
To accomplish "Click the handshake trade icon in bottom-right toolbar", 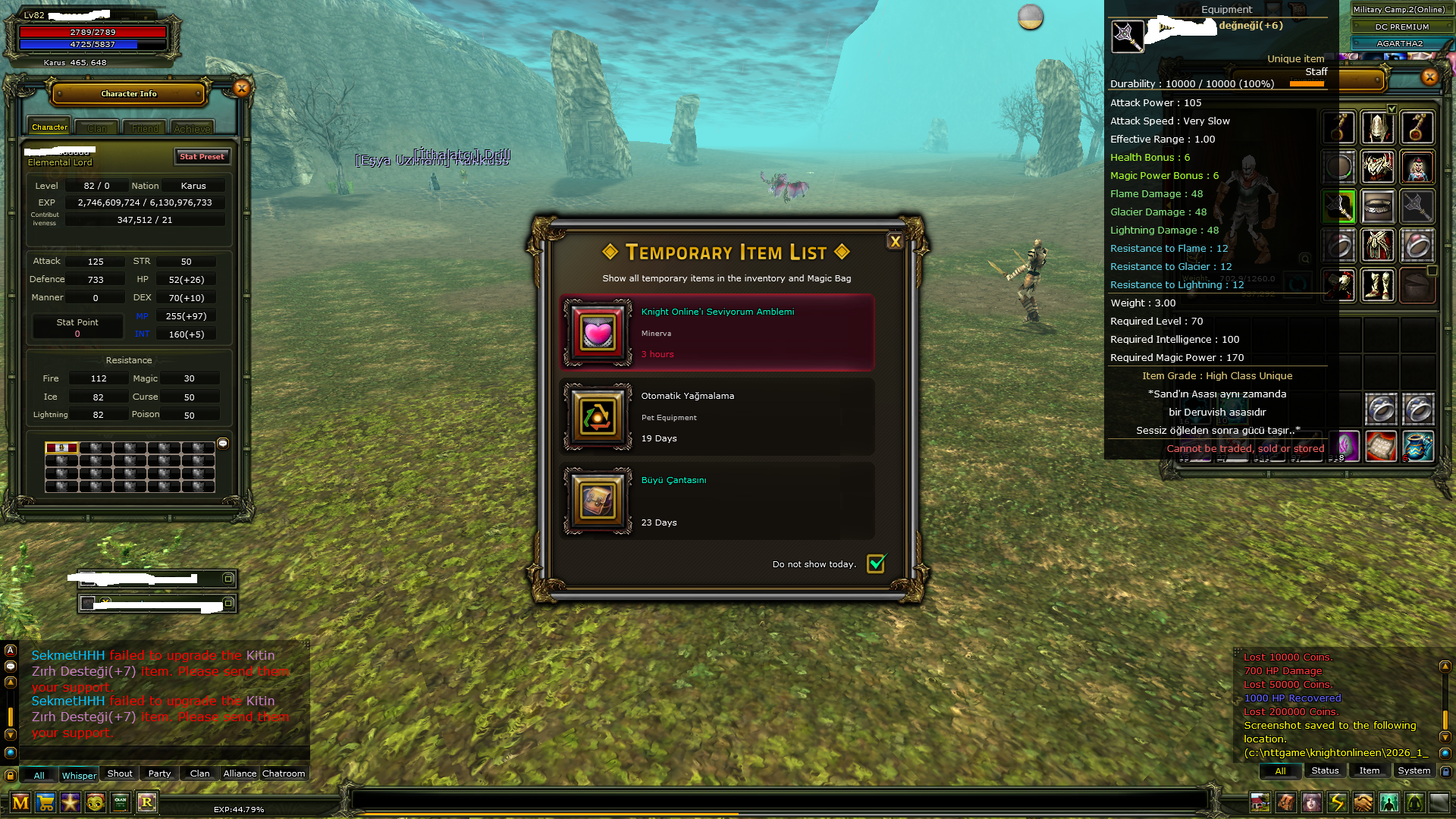I will [1362, 802].
